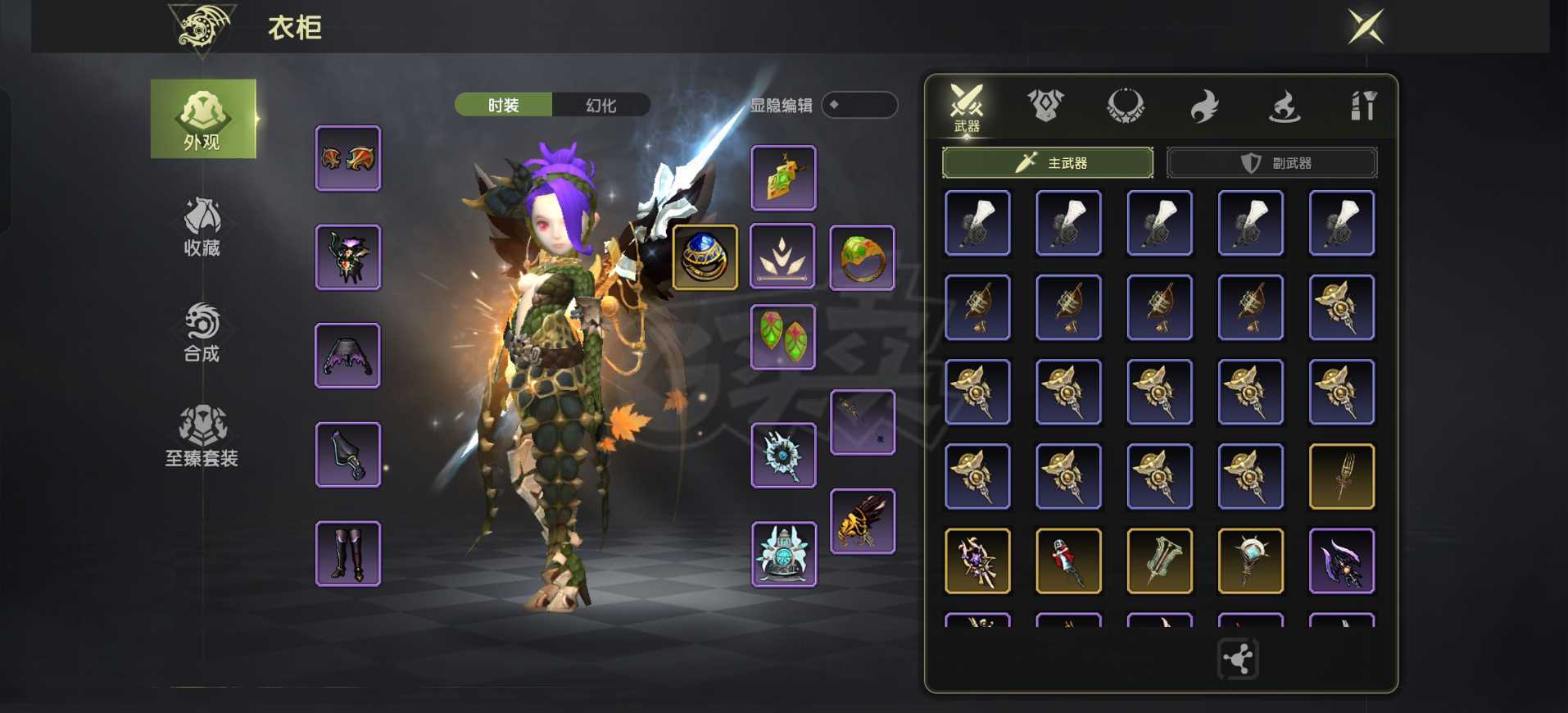The height and width of the screenshot is (713, 1568).
Task: Select the red-and-white mace weapon
Action: click(x=1068, y=561)
